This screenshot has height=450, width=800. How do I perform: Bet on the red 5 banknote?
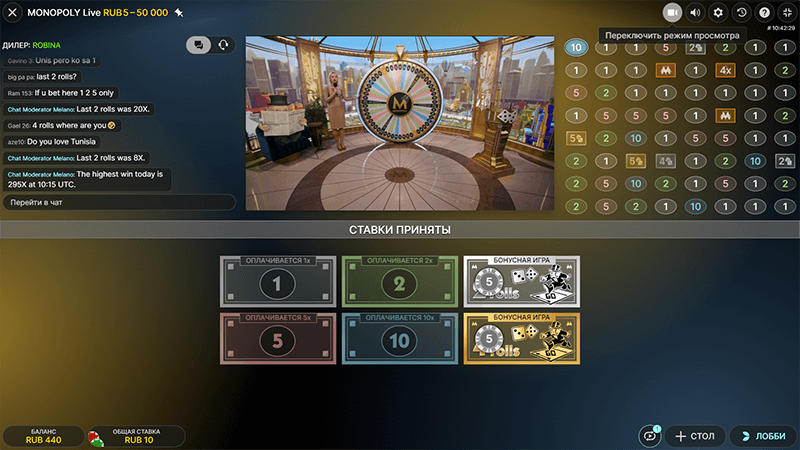[x=277, y=339]
